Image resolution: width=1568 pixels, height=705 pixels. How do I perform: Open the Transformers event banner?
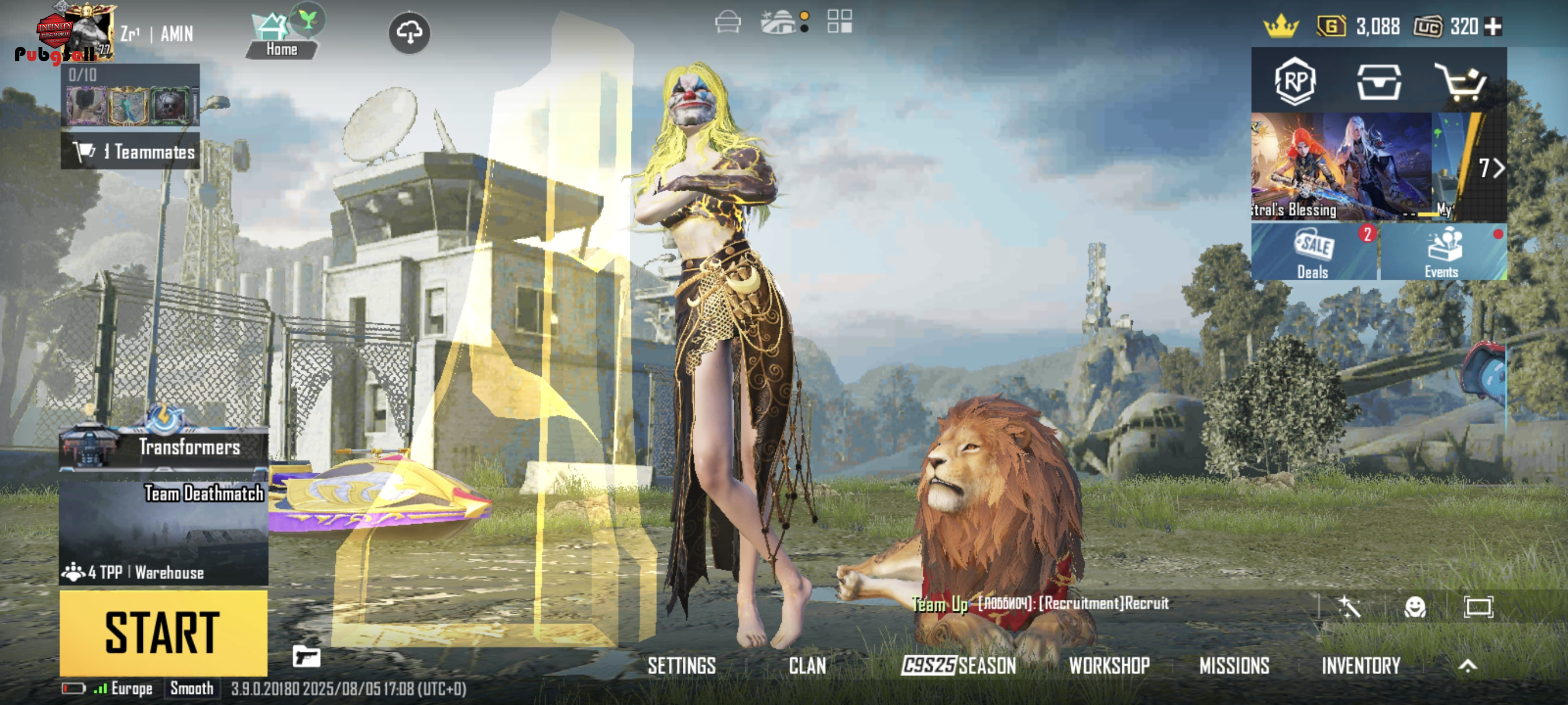(163, 447)
